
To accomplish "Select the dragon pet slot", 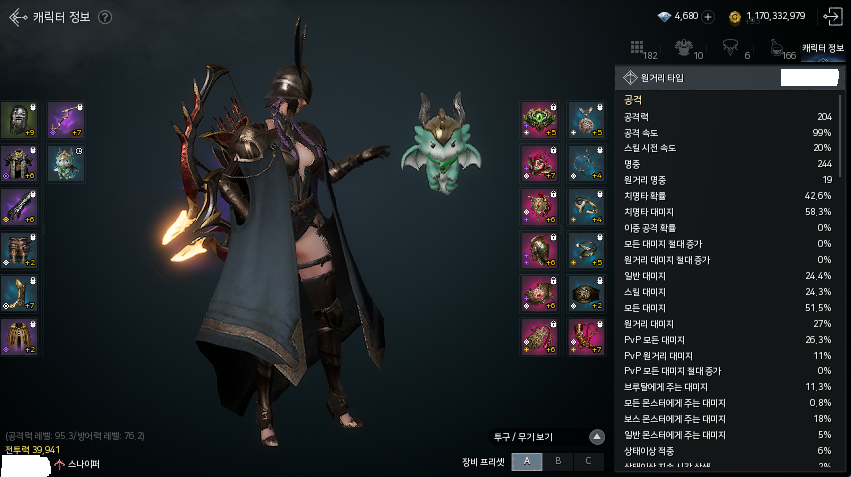I will point(66,162).
